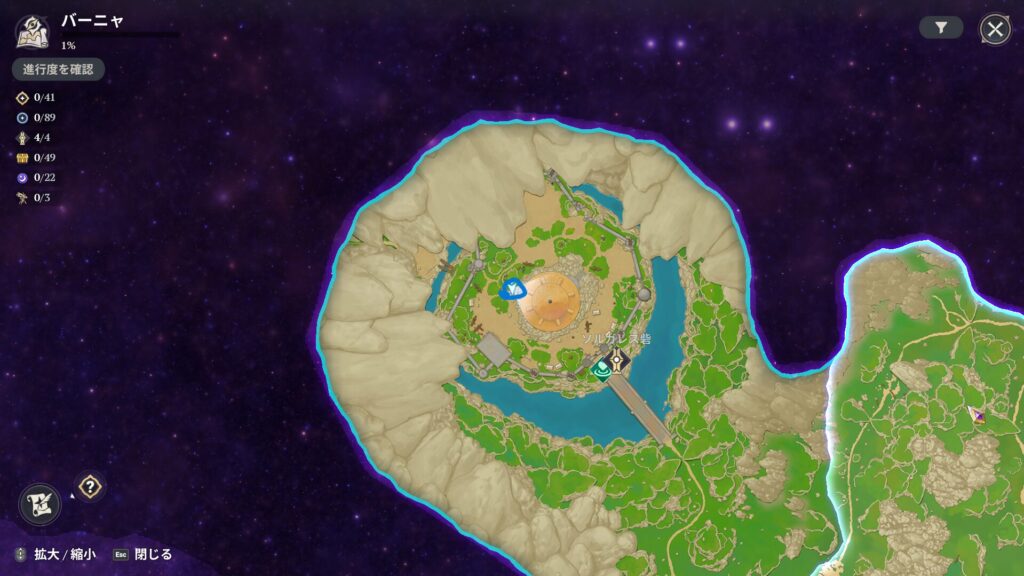Open the question mark help icon
Screen dimensions: 1024x576
coord(91,487)
